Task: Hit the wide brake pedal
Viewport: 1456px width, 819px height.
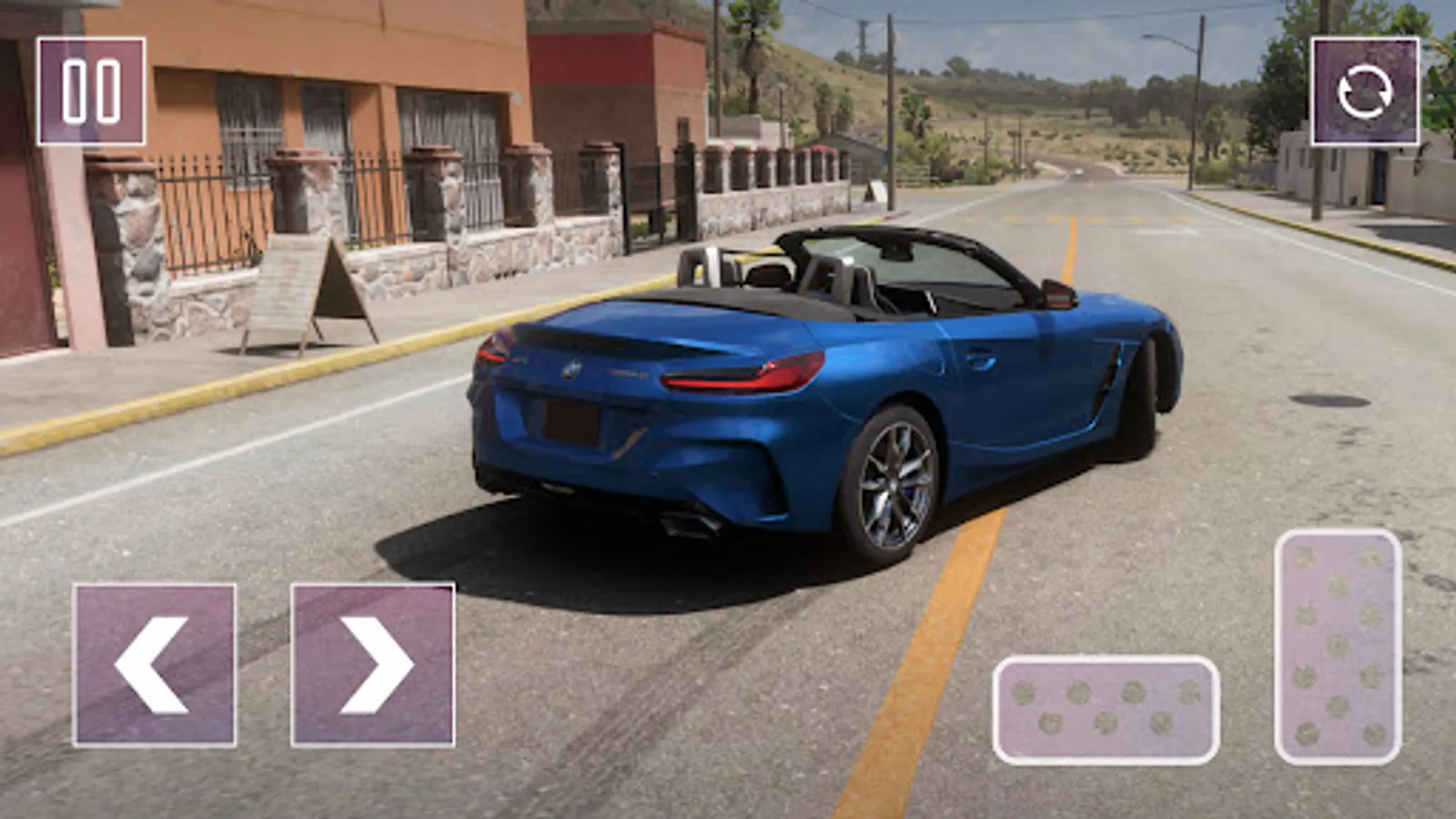Action: coord(1106,710)
